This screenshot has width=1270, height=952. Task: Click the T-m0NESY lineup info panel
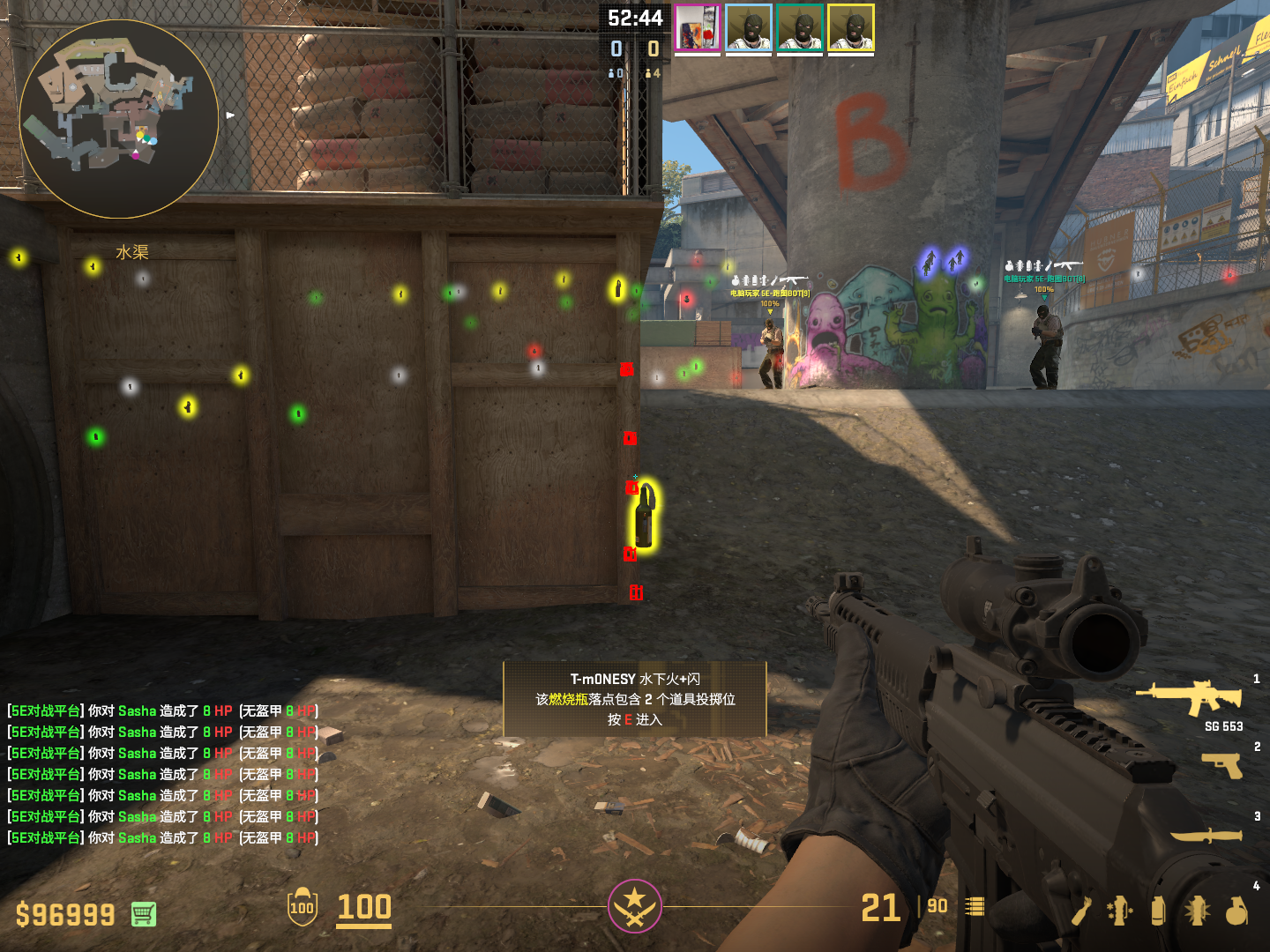pos(634,699)
